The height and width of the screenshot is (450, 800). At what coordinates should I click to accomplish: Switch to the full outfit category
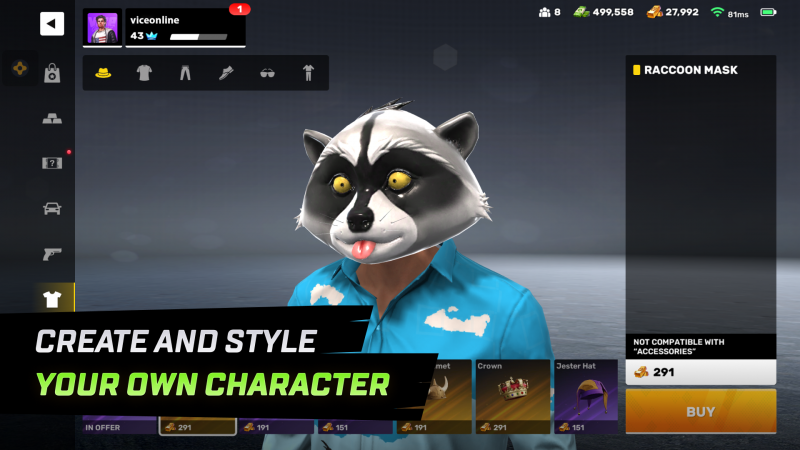tap(308, 73)
